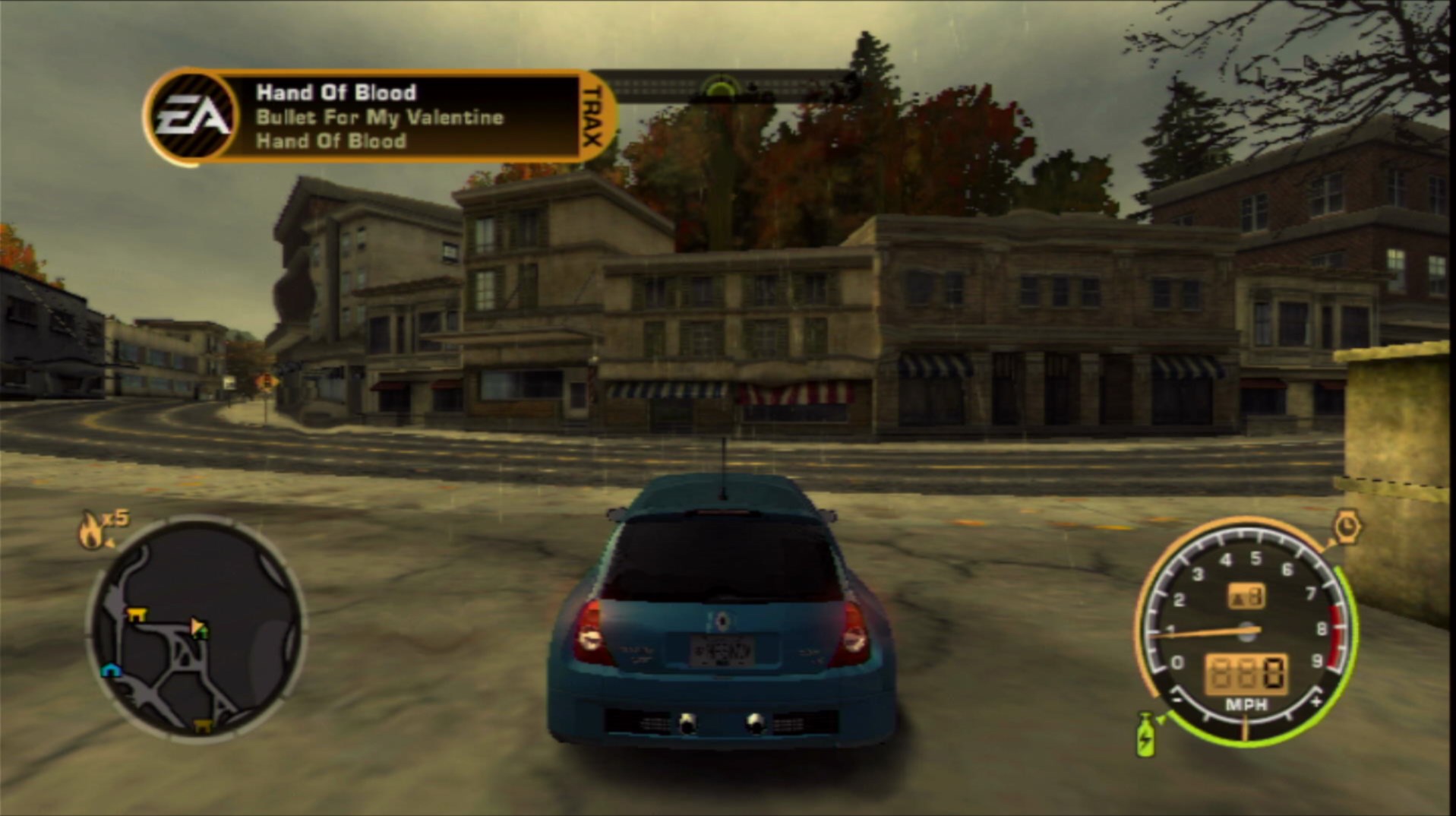
Task: Select the EA logo on the Trax banner
Action: click(x=192, y=116)
